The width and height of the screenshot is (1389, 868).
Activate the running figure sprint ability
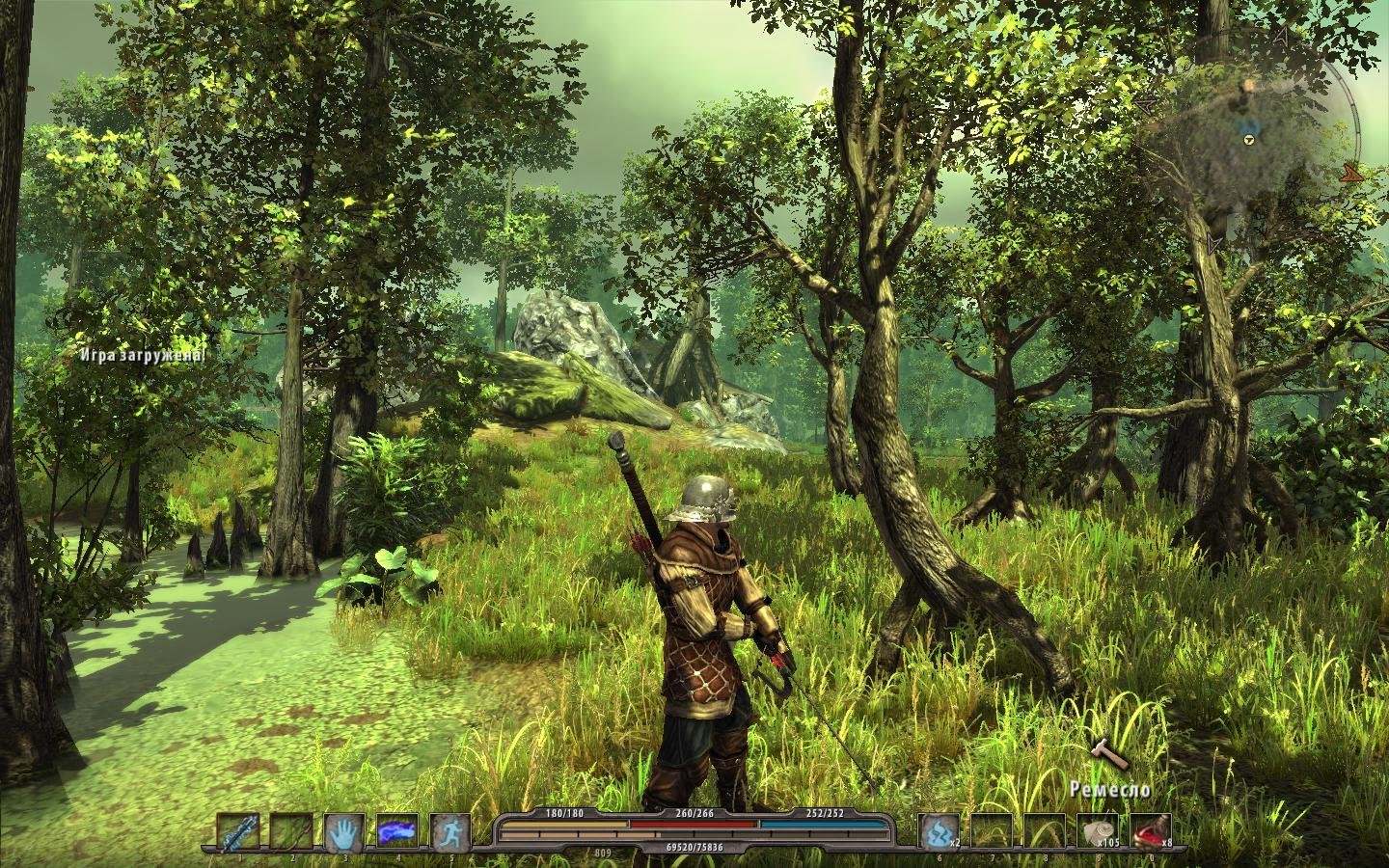tap(449, 831)
